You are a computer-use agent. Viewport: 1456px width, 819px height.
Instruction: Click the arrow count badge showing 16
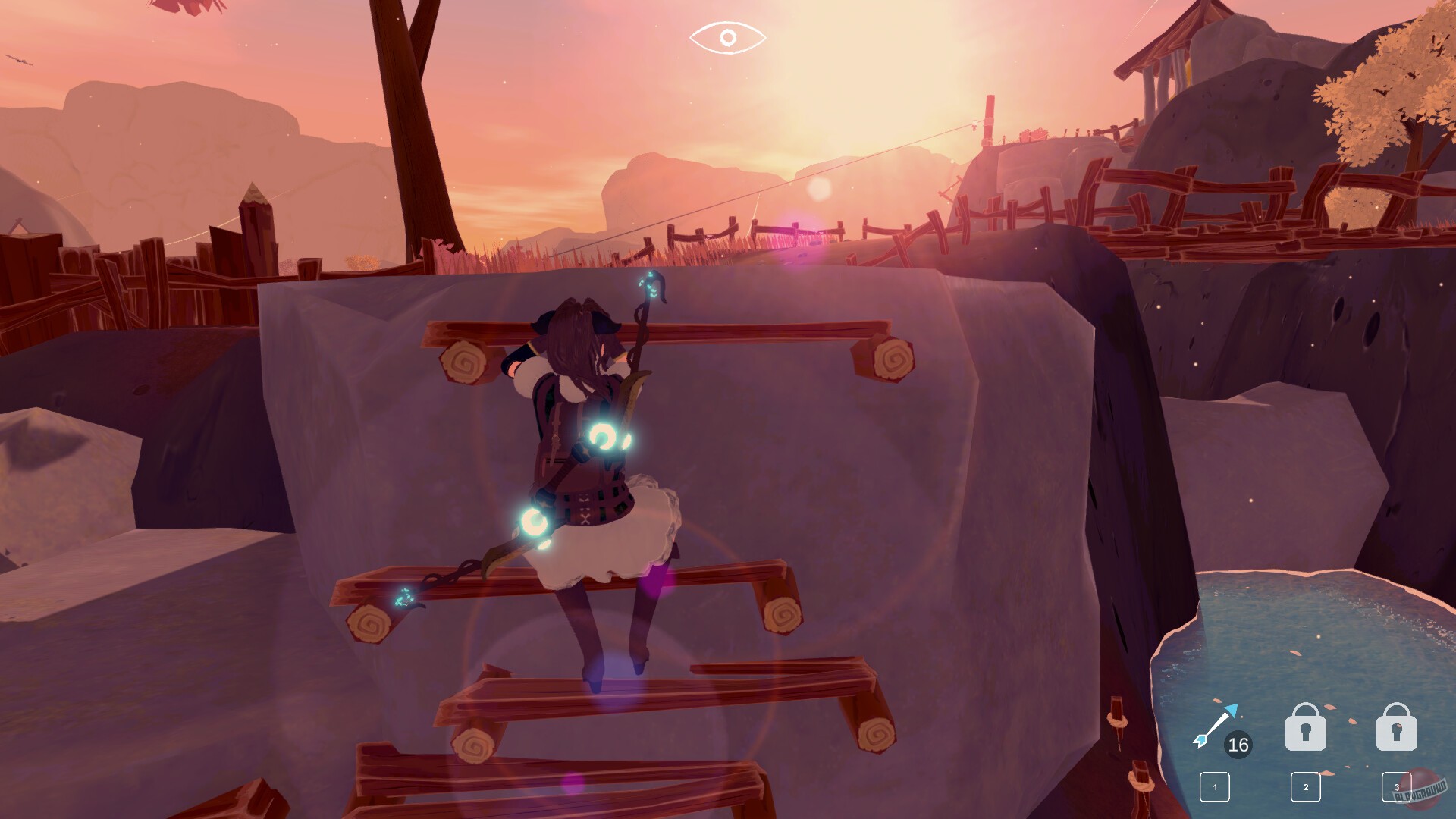[1238, 745]
